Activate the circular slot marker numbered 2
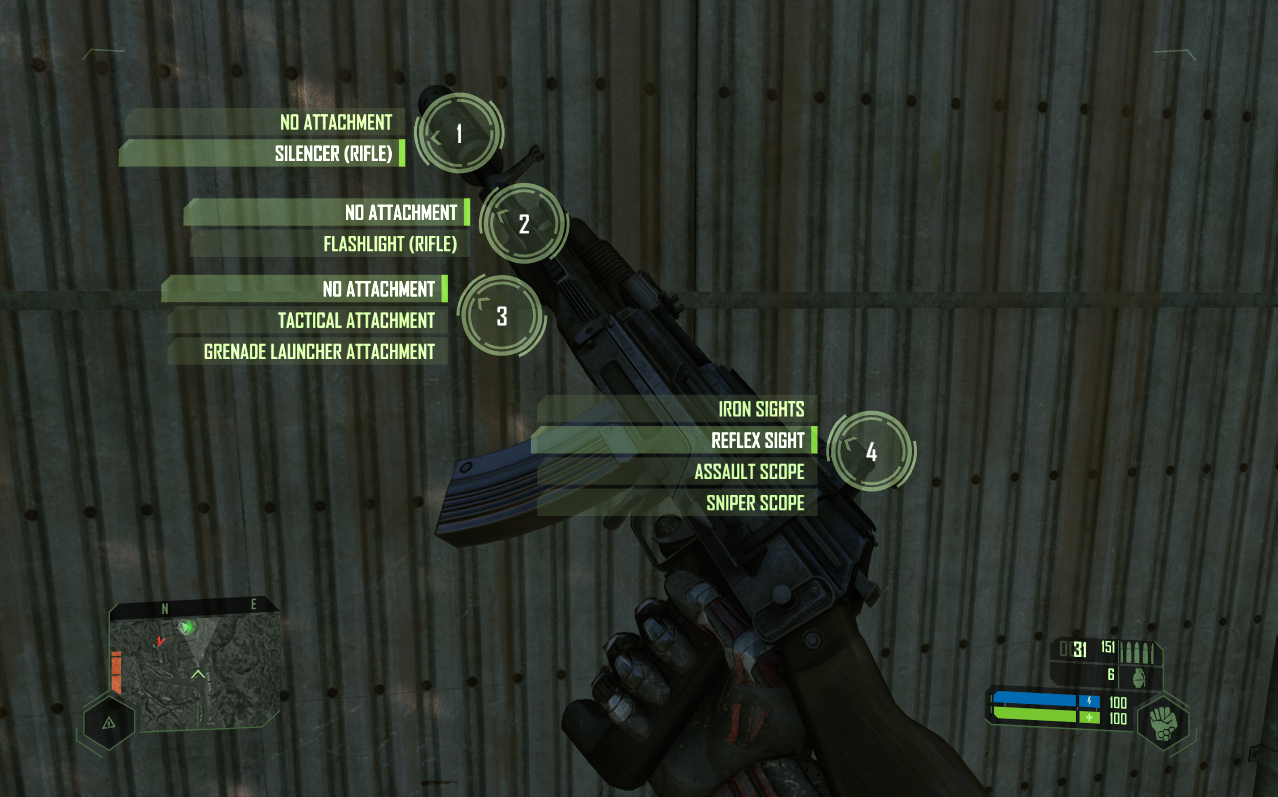The width and height of the screenshot is (1278, 797). tap(524, 224)
